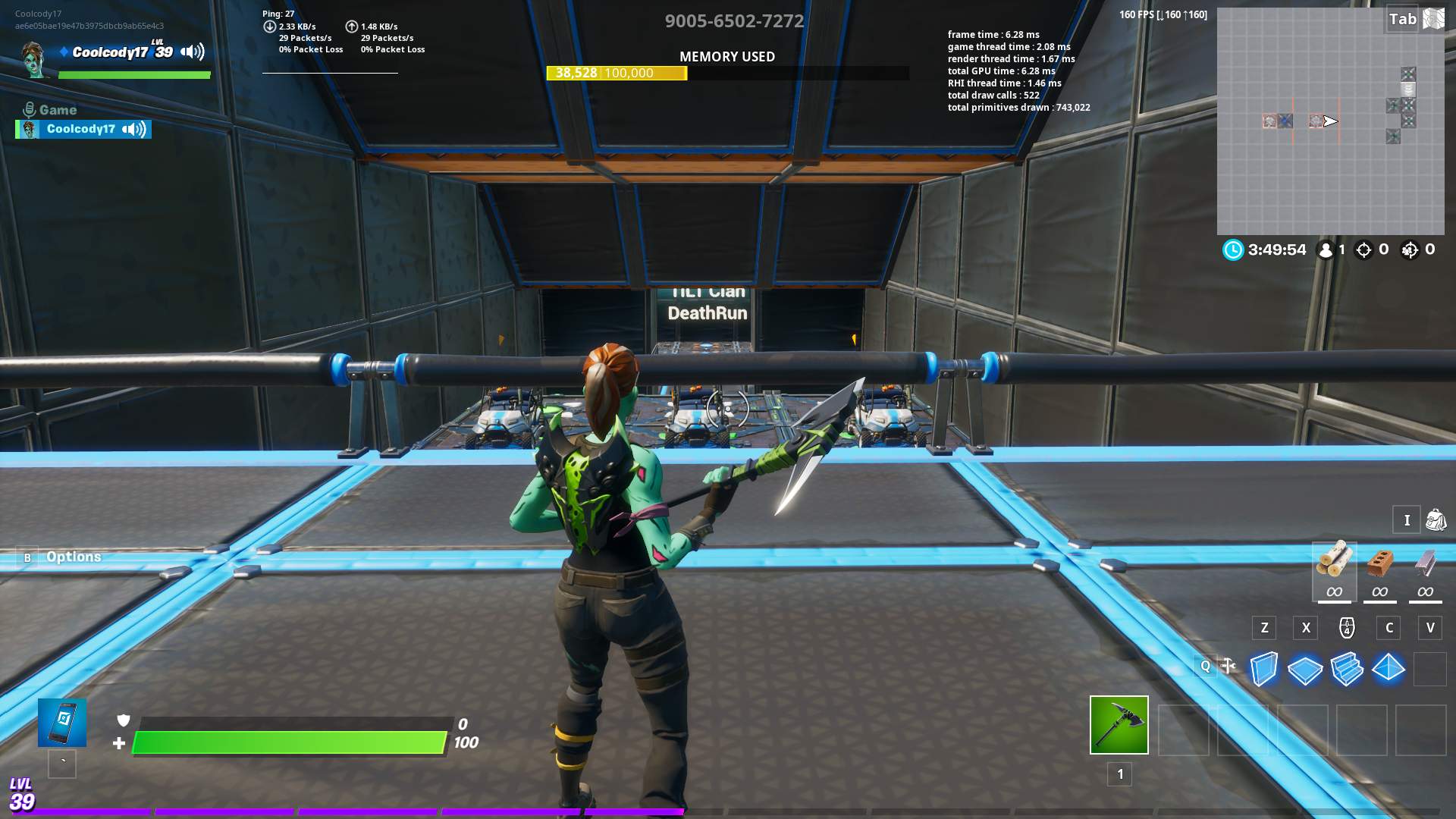The height and width of the screenshot is (819, 1456).
Task: Toggle the Game voice chat microphone
Action: click(29, 108)
